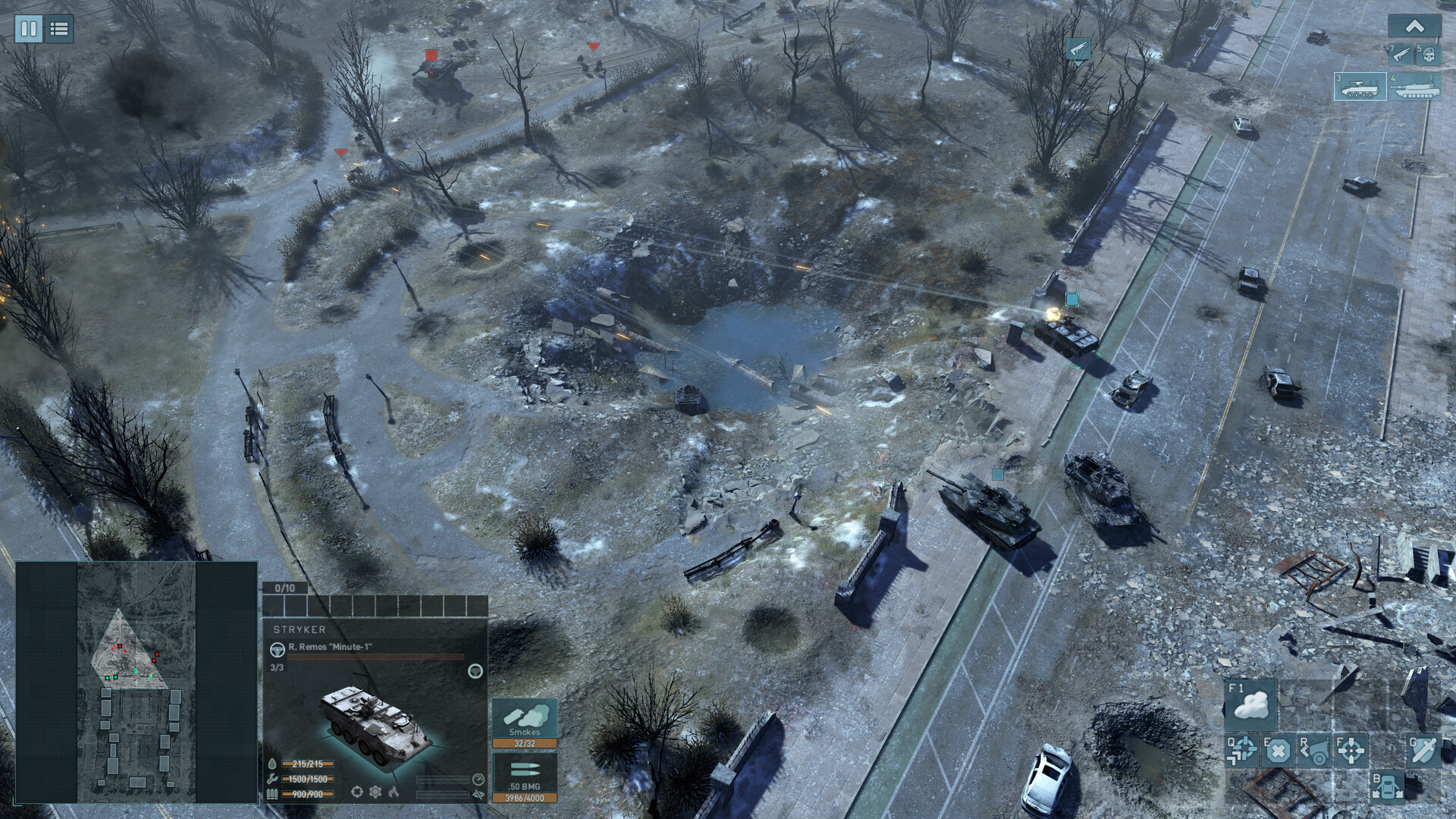The height and width of the screenshot is (819, 1456).
Task: Select the F force-attack crosshair icon
Action: (x=1351, y=752)
